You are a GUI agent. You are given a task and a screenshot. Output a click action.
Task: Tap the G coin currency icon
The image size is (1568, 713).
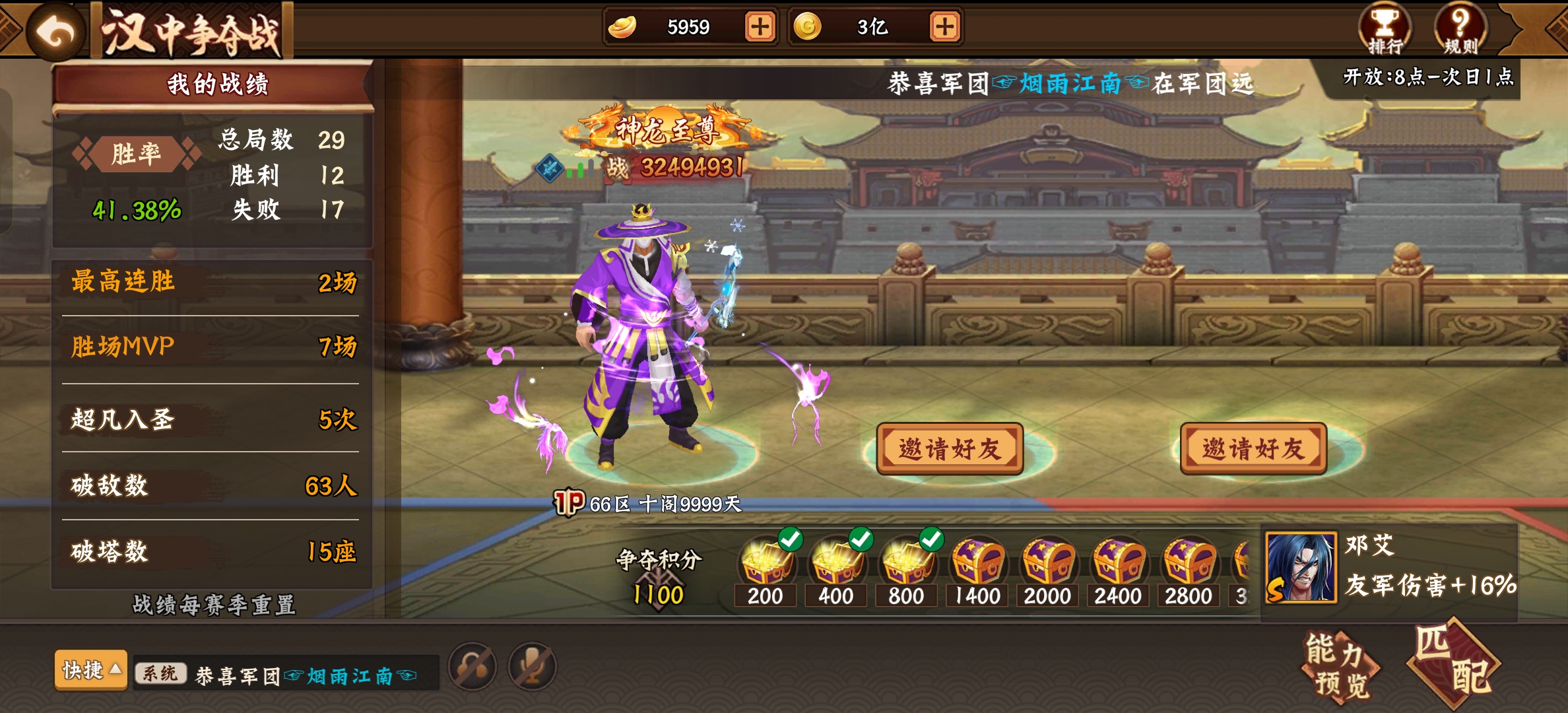pyautogui.click(x=810, y=26)
